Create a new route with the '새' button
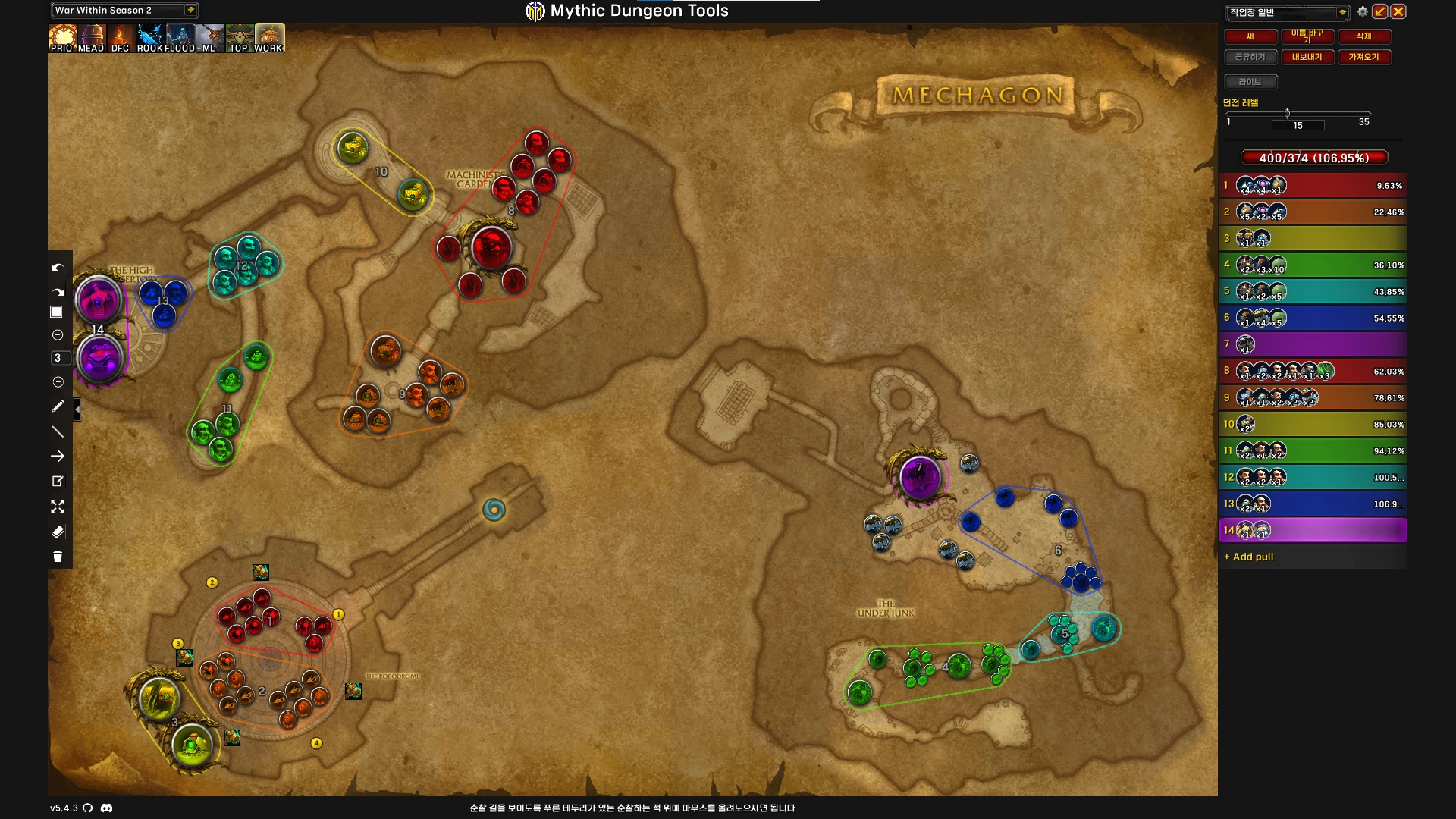 coord(1250,36)
